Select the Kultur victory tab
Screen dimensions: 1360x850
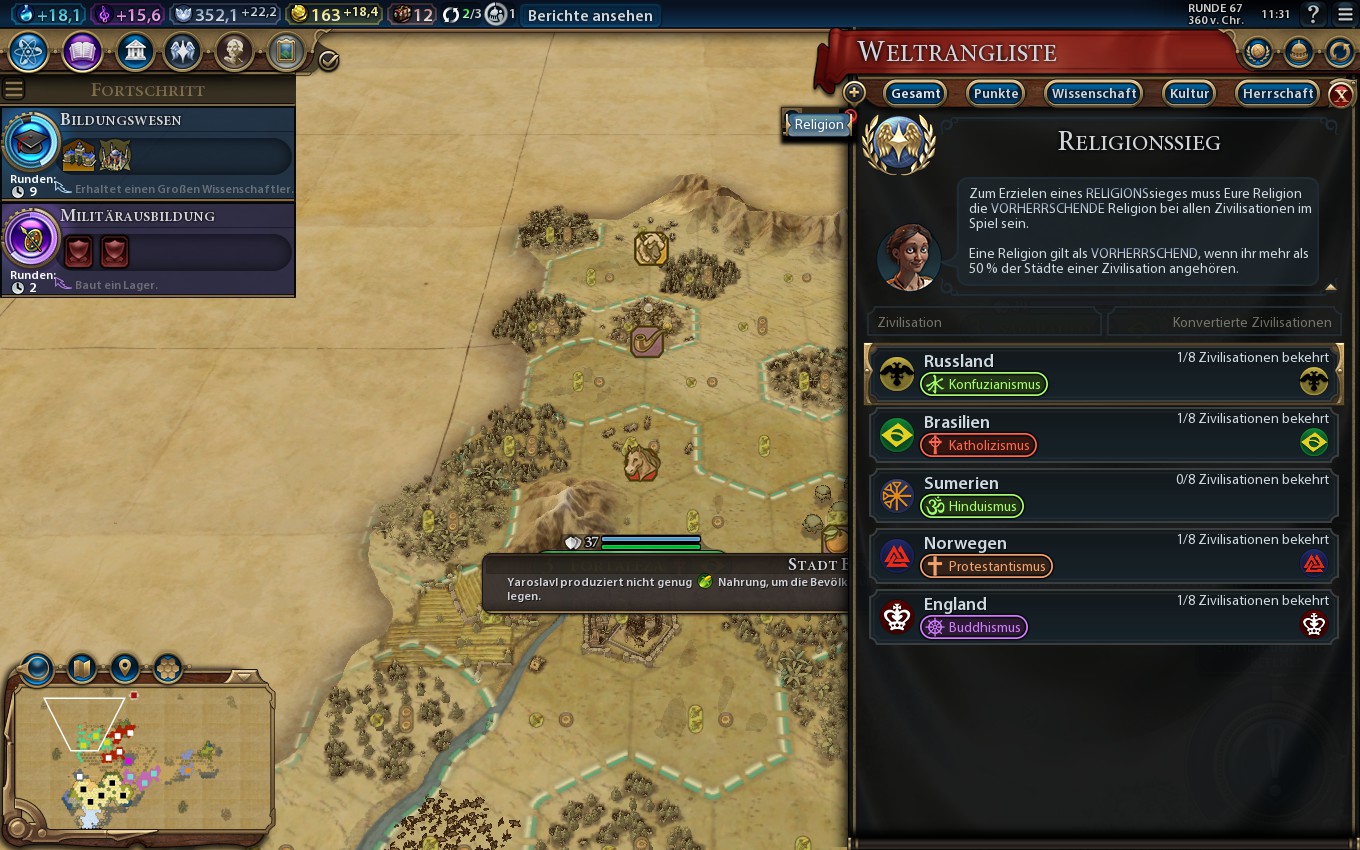tap(1190, 93)
